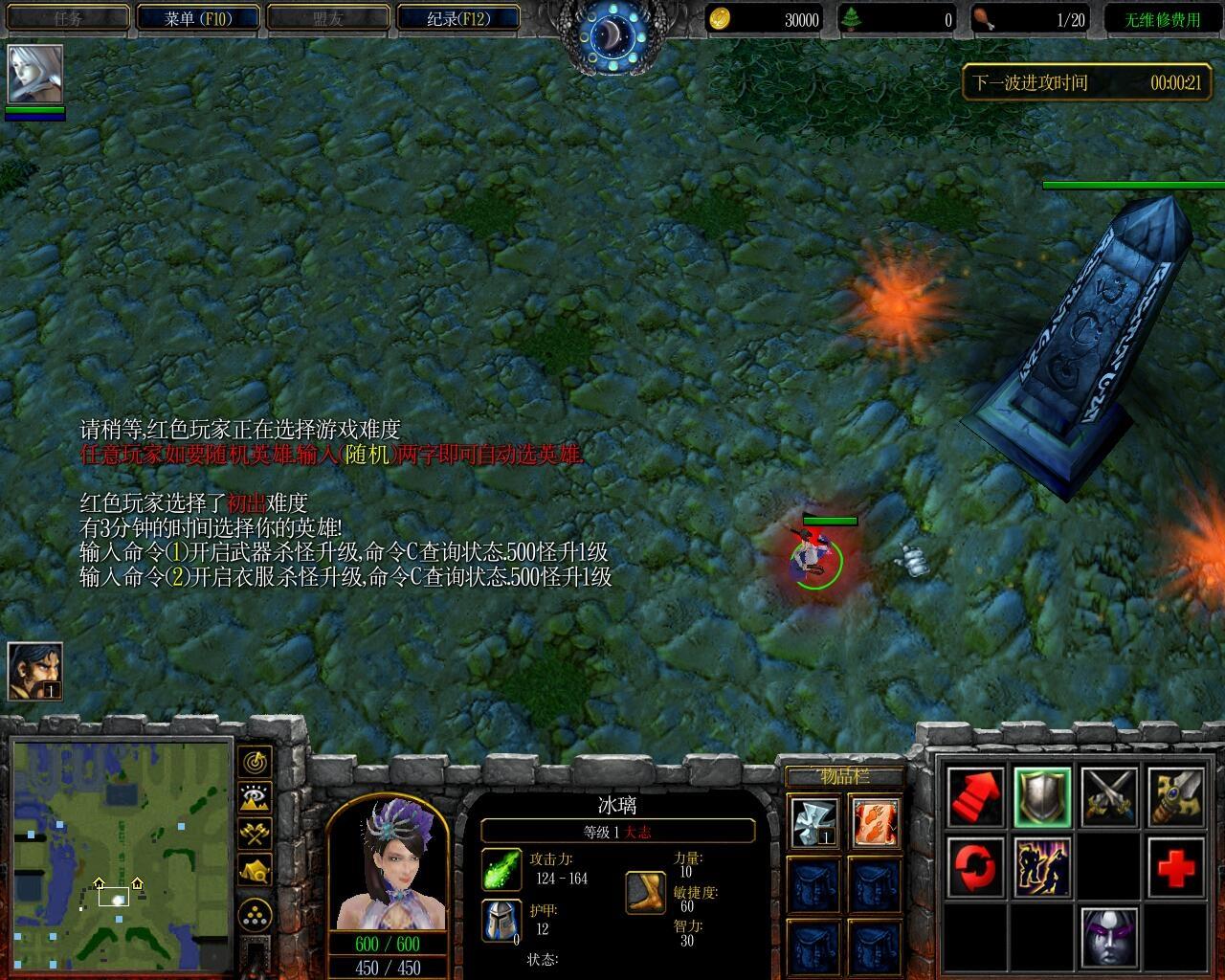Select the white-haired hero portrait icon
The image size is (1225, 980).
35,74
